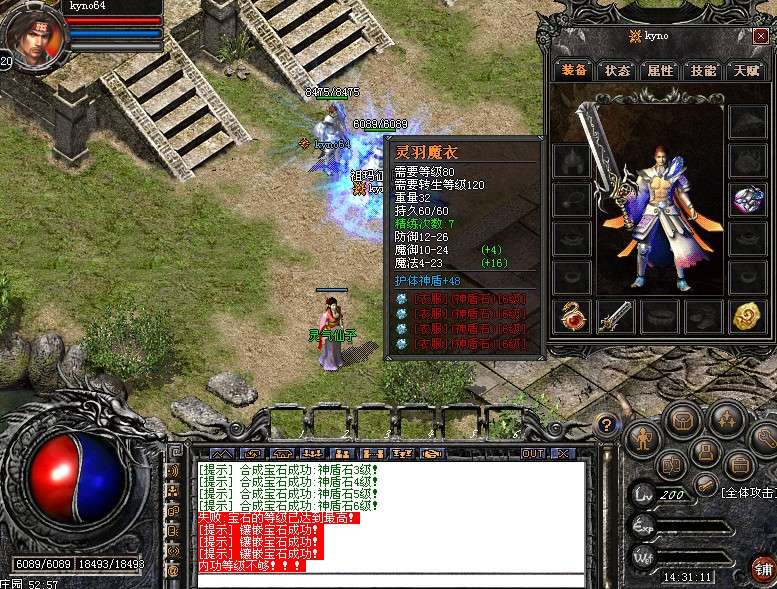This screenshot has height=589, width=777.
Task: Click the chat input field
Action: click(390, 579)
